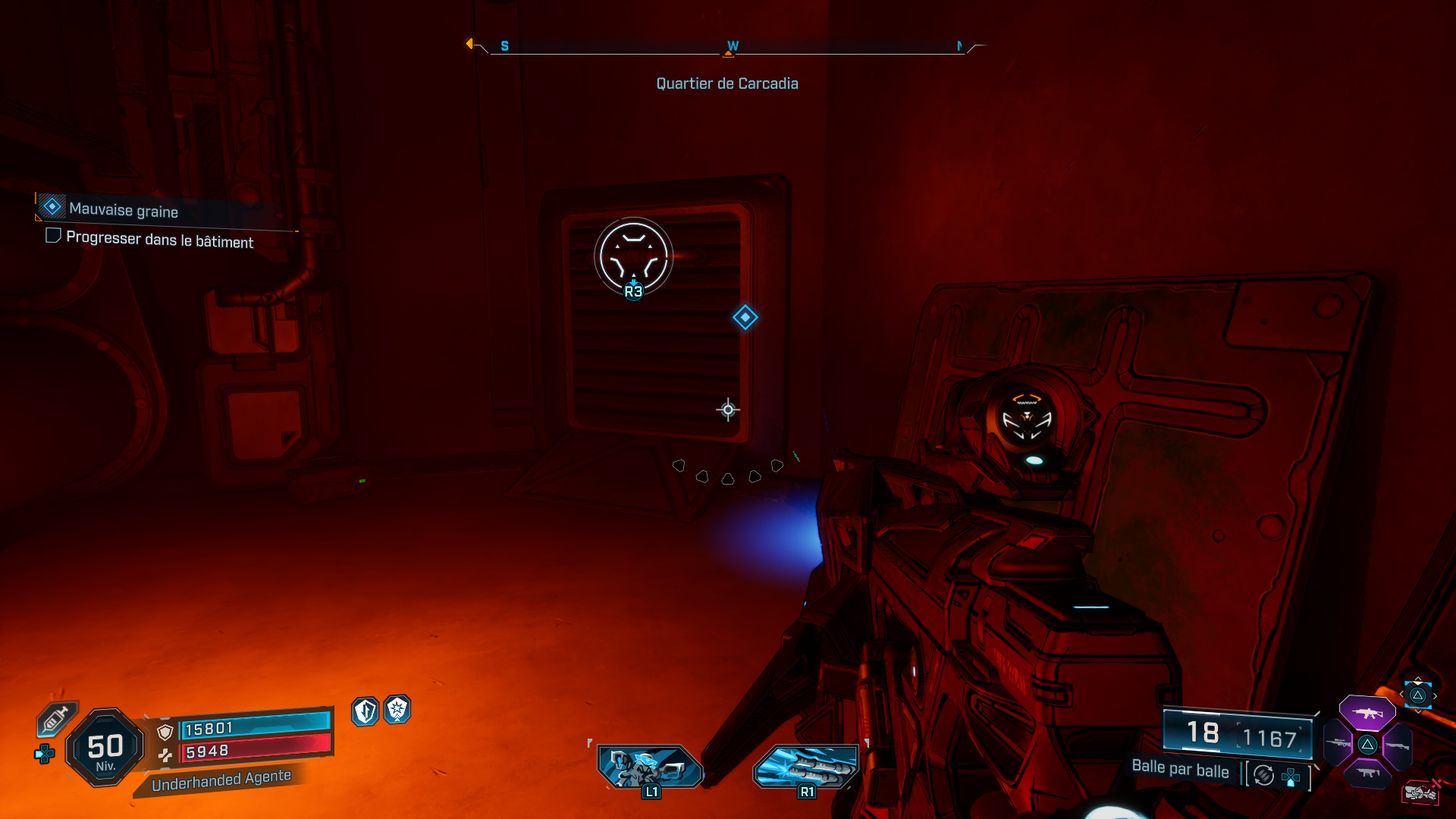
Task: Expand the 'Mauvaise graine' quest tracker
Action: click(x=121, y=209)
